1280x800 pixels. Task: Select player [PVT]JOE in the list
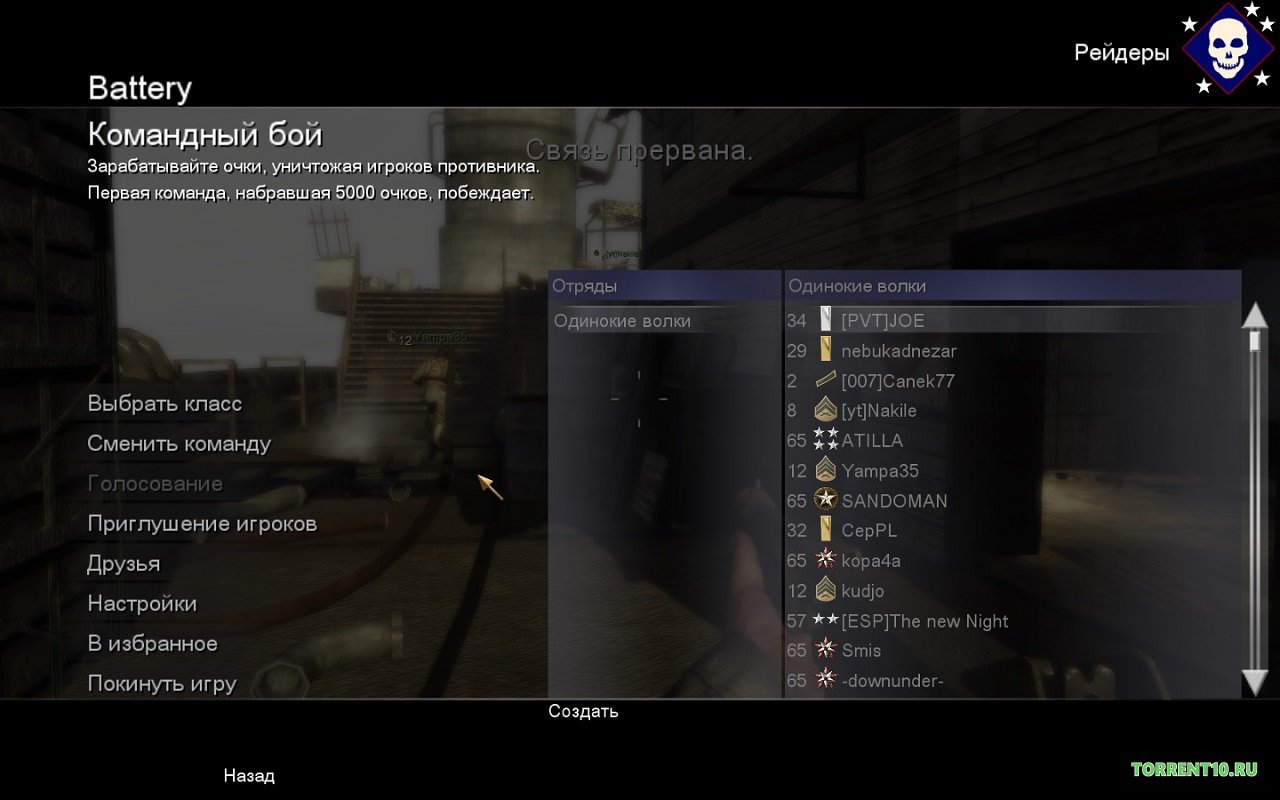pyautogui.click(x=882, y=321)
